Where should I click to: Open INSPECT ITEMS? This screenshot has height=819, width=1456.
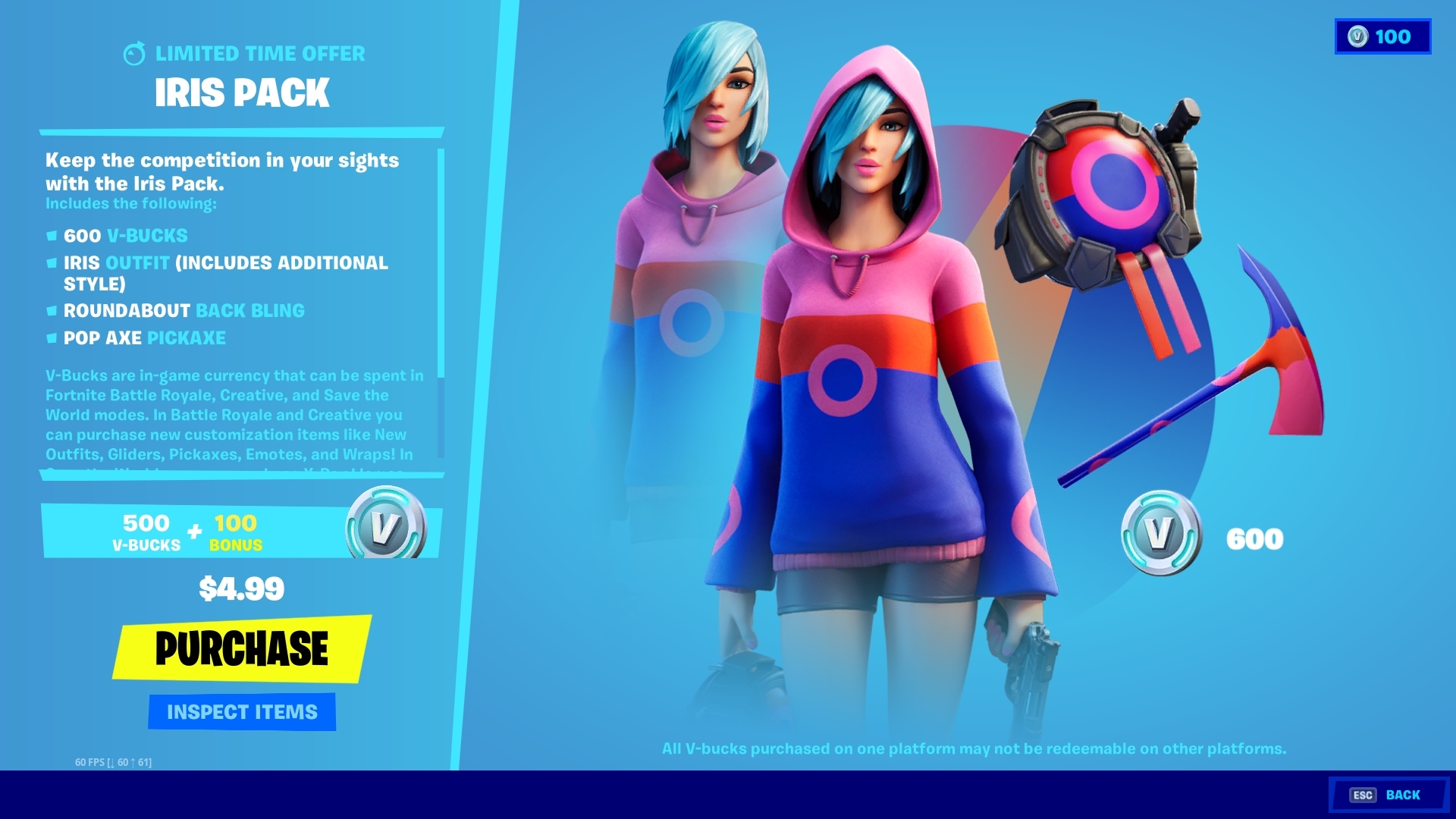click(241, 711)
